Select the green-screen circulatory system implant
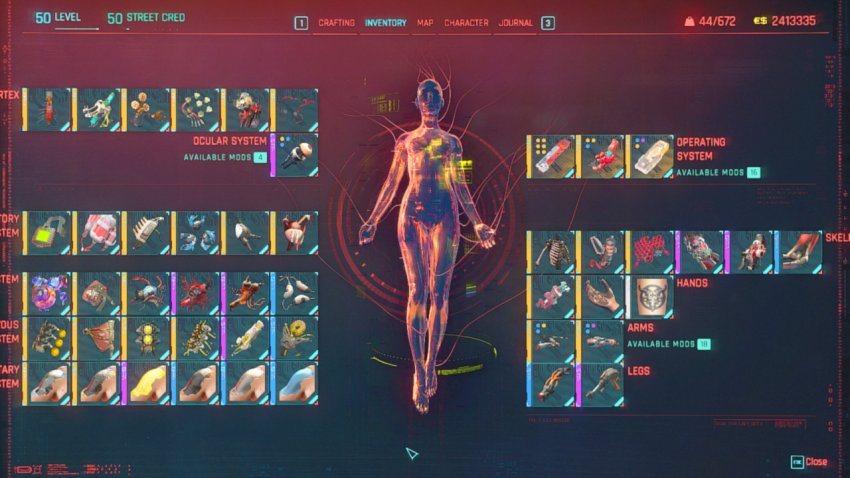Image resolution: width=850 pixels, height=478 pixels. click(49, 232)
